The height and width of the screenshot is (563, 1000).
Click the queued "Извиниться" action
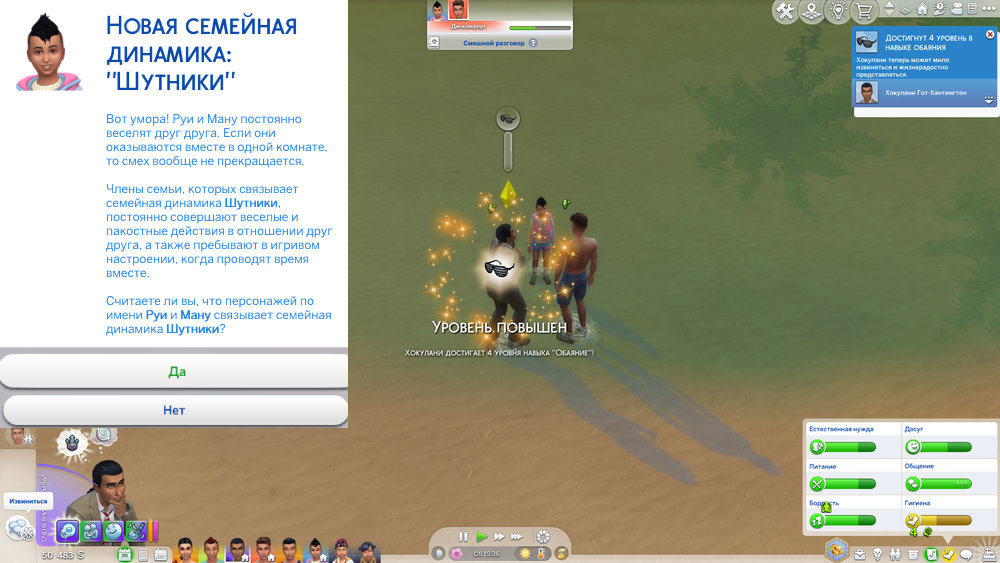[x=27, y=500]
